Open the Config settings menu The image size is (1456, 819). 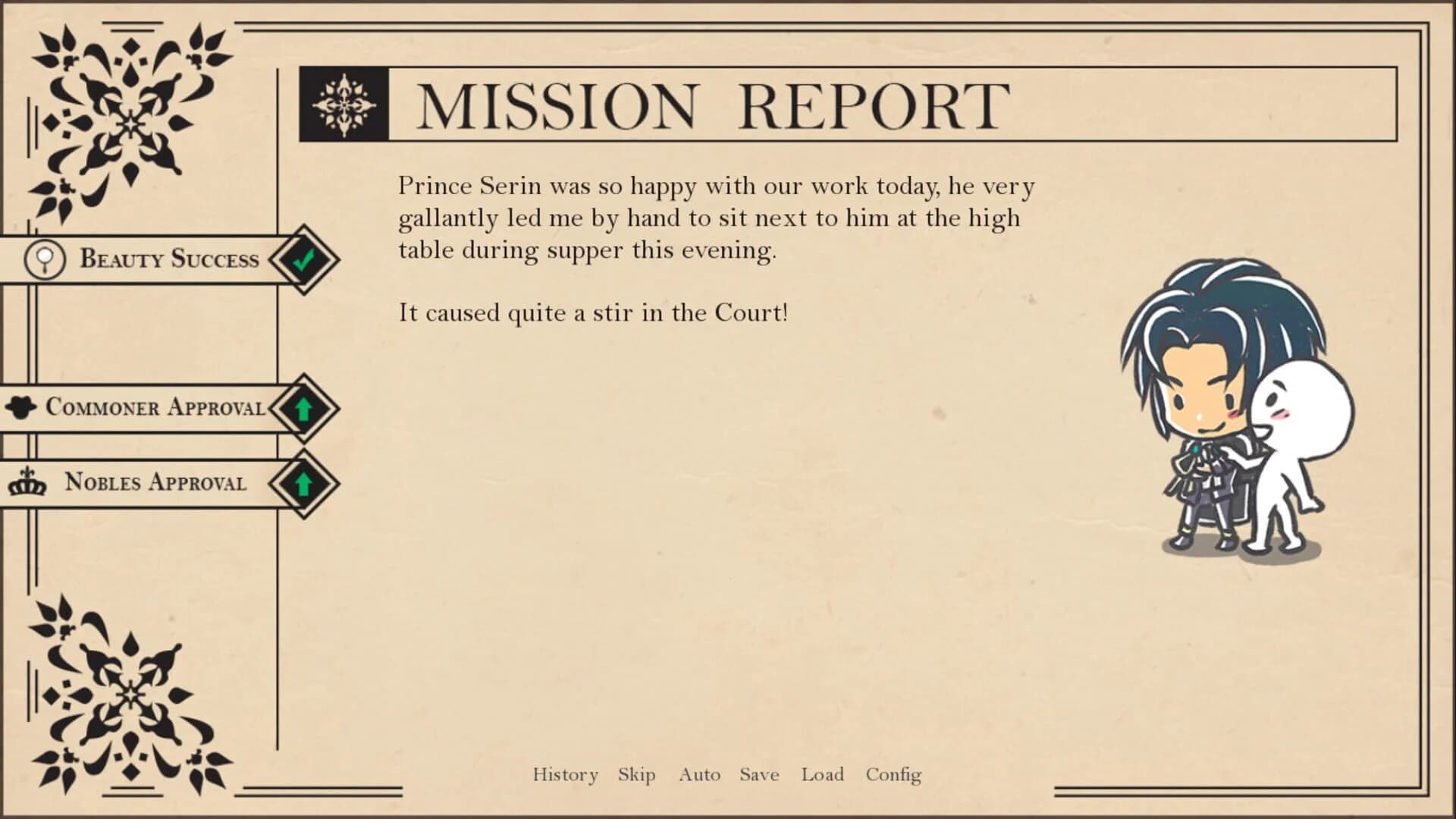coord(894,774)
